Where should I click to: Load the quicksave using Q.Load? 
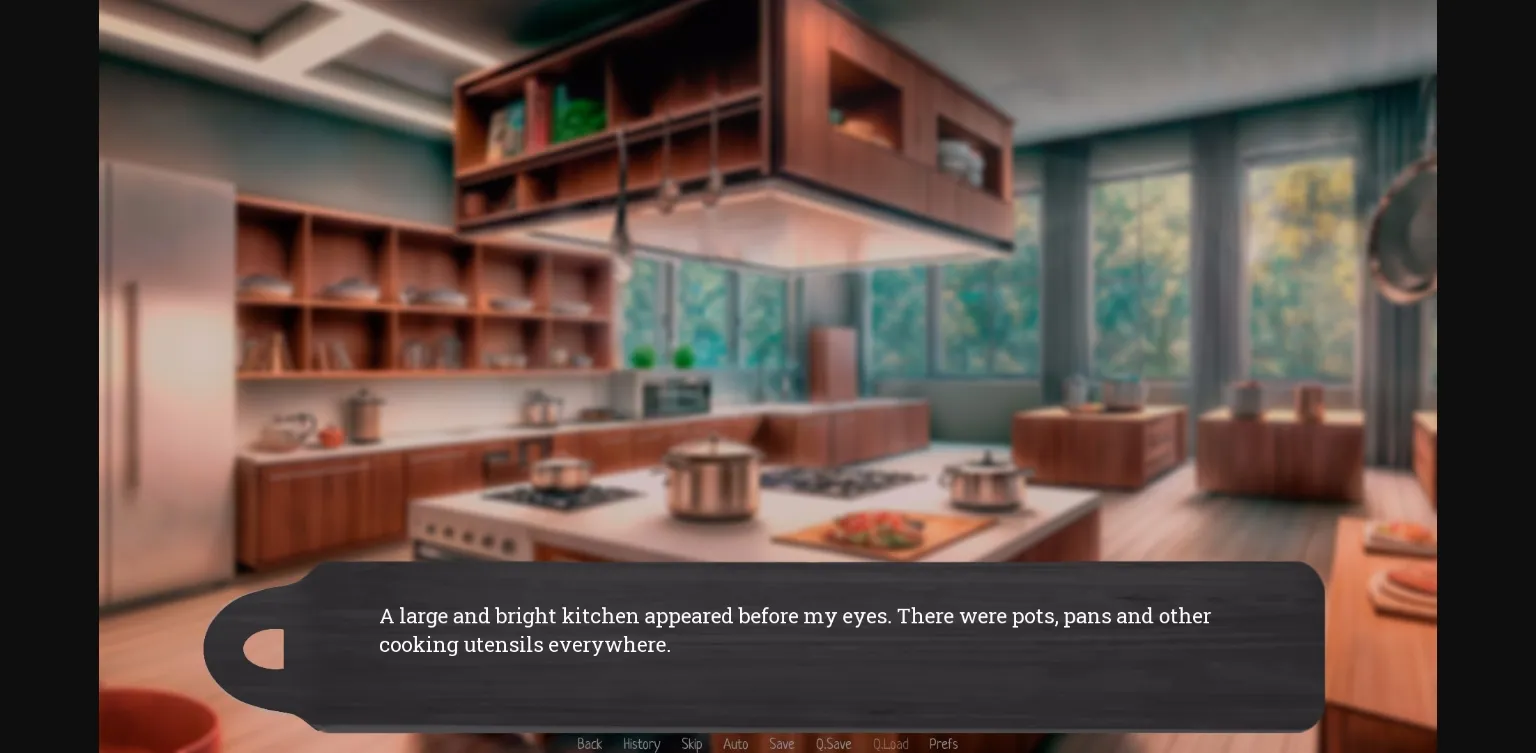(x=890, y=744)
